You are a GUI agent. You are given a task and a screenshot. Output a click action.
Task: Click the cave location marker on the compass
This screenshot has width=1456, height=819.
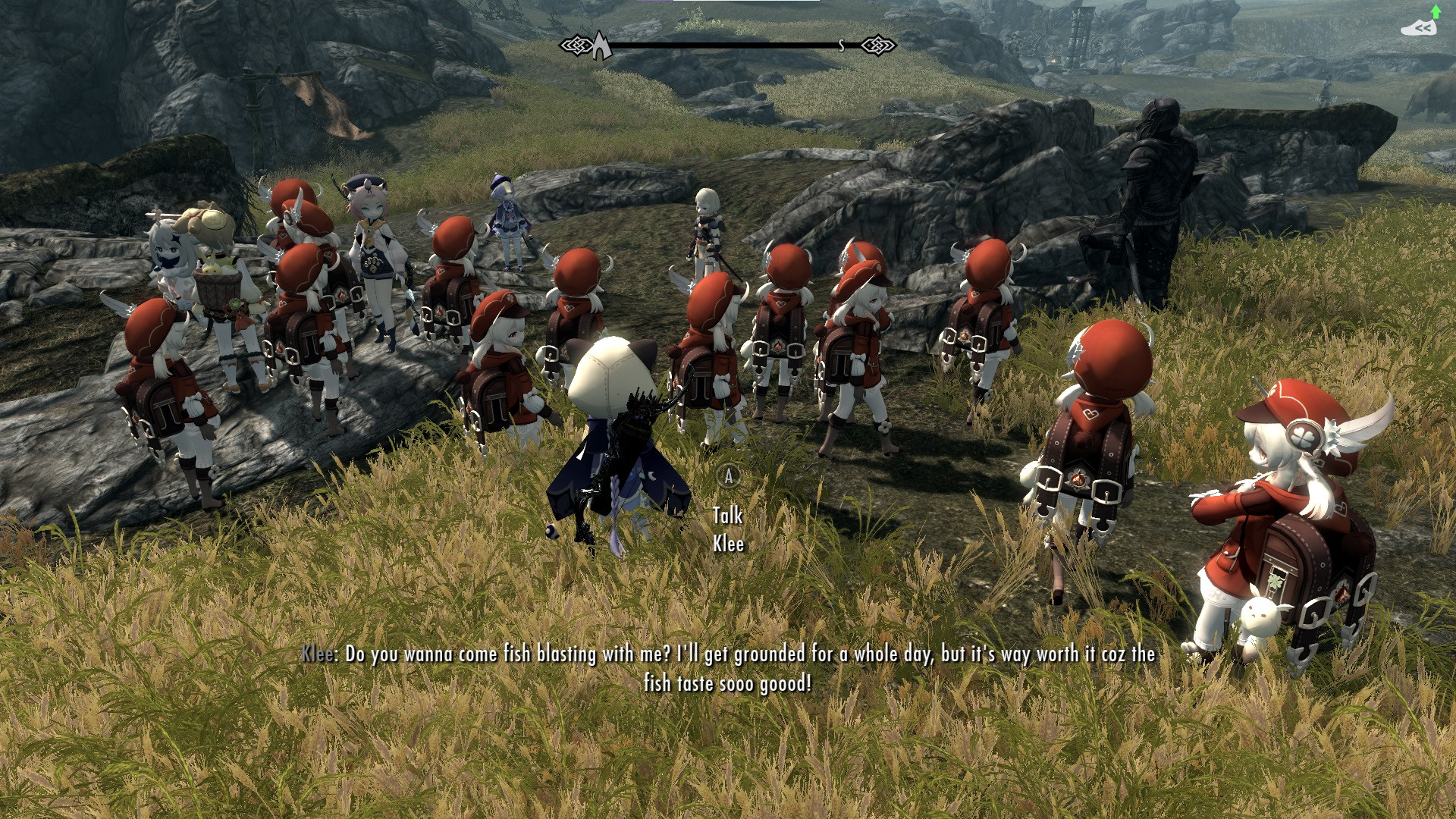[x=601, y=45]
